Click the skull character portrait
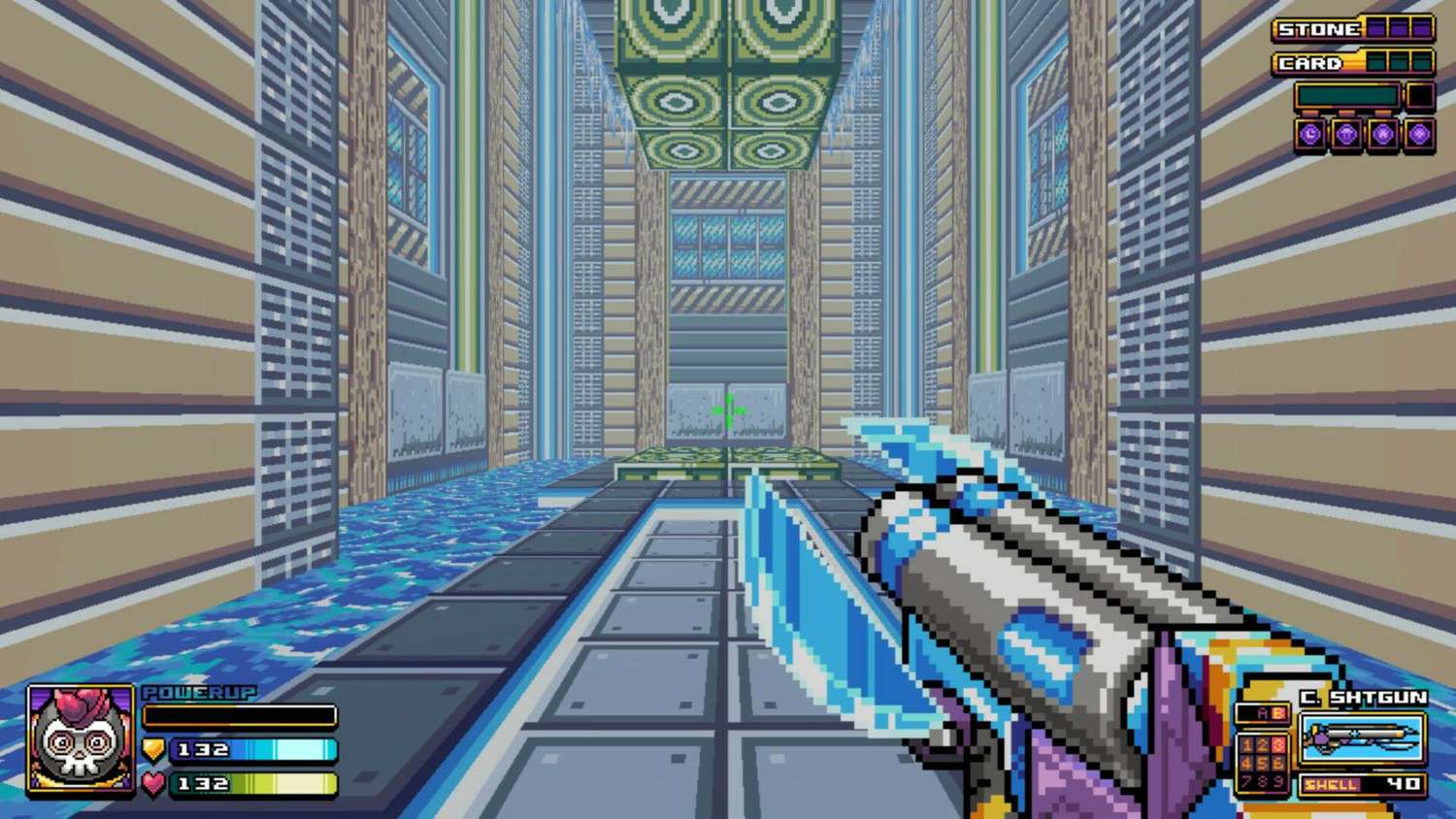Image resolution: width=1456 pixels, height=819 pixels. tap(81, 740)
